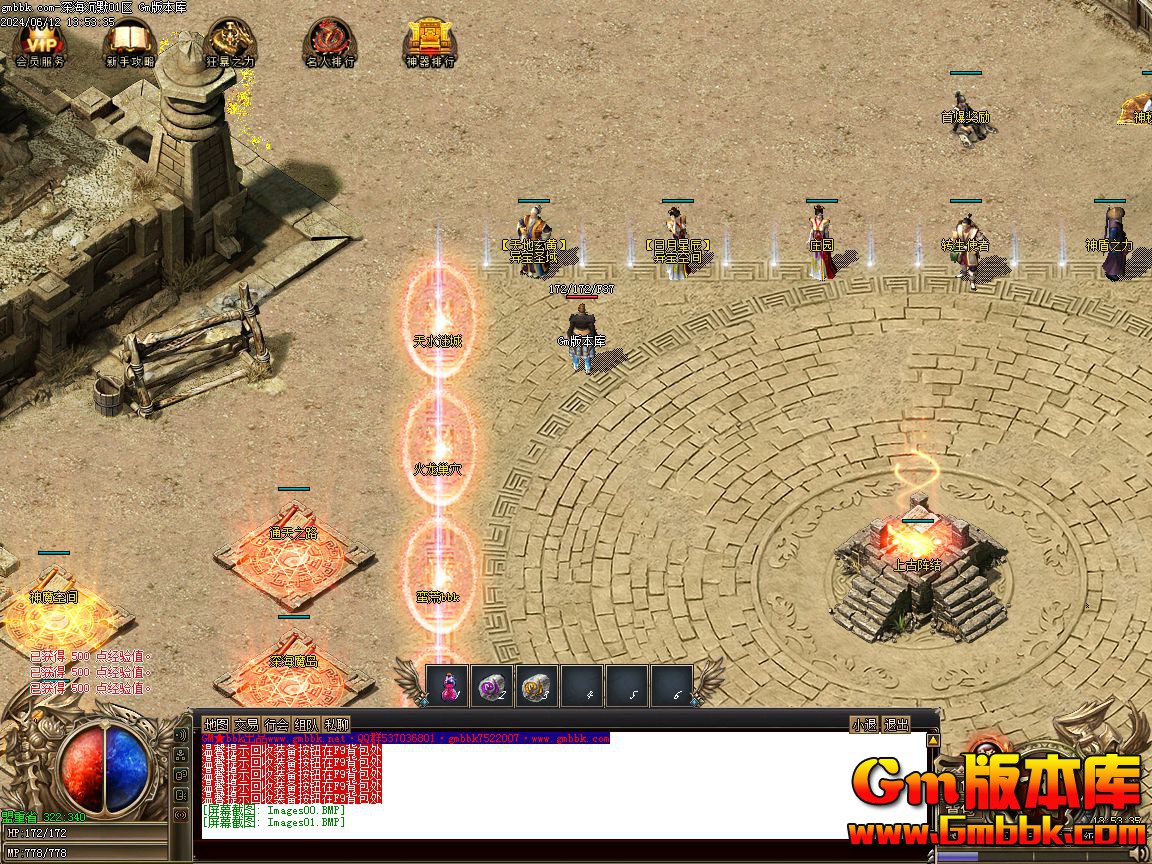
Task: Open the 行会 guild tab
Action: [276, 725]
